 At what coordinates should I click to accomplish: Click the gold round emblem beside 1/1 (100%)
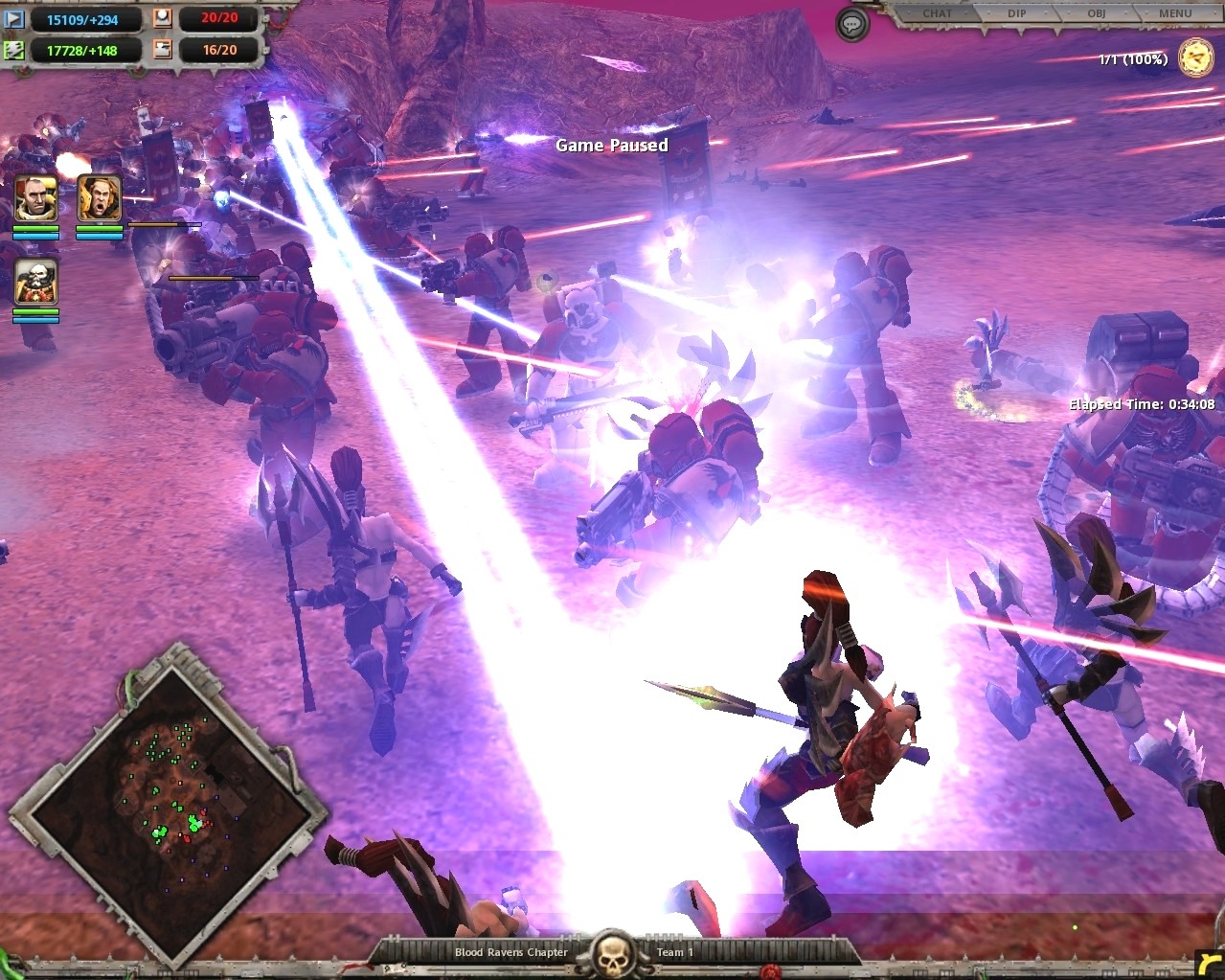point(1195,58)
